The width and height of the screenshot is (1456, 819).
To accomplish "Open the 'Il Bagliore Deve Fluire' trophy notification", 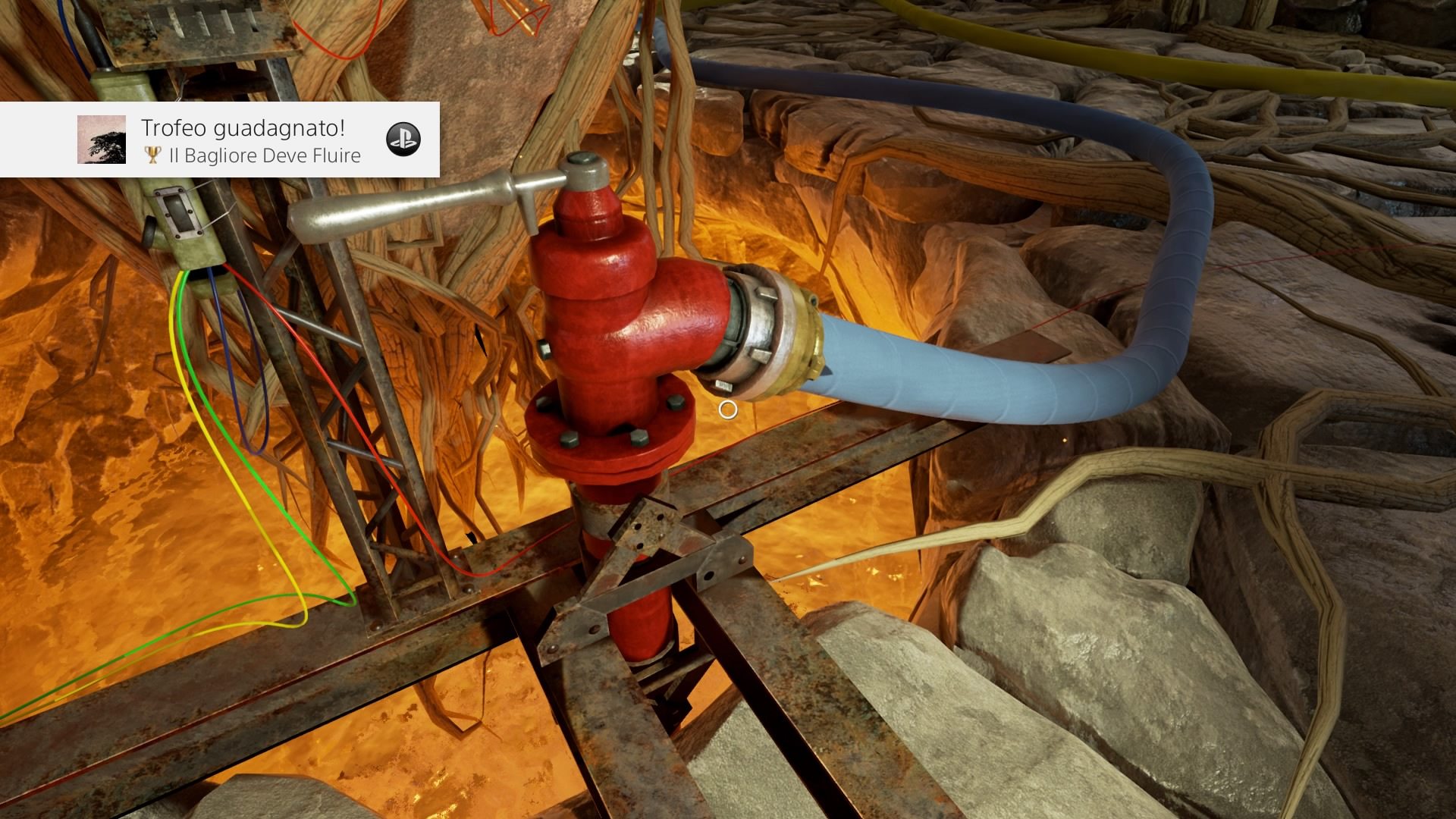I will pos(250,141).
